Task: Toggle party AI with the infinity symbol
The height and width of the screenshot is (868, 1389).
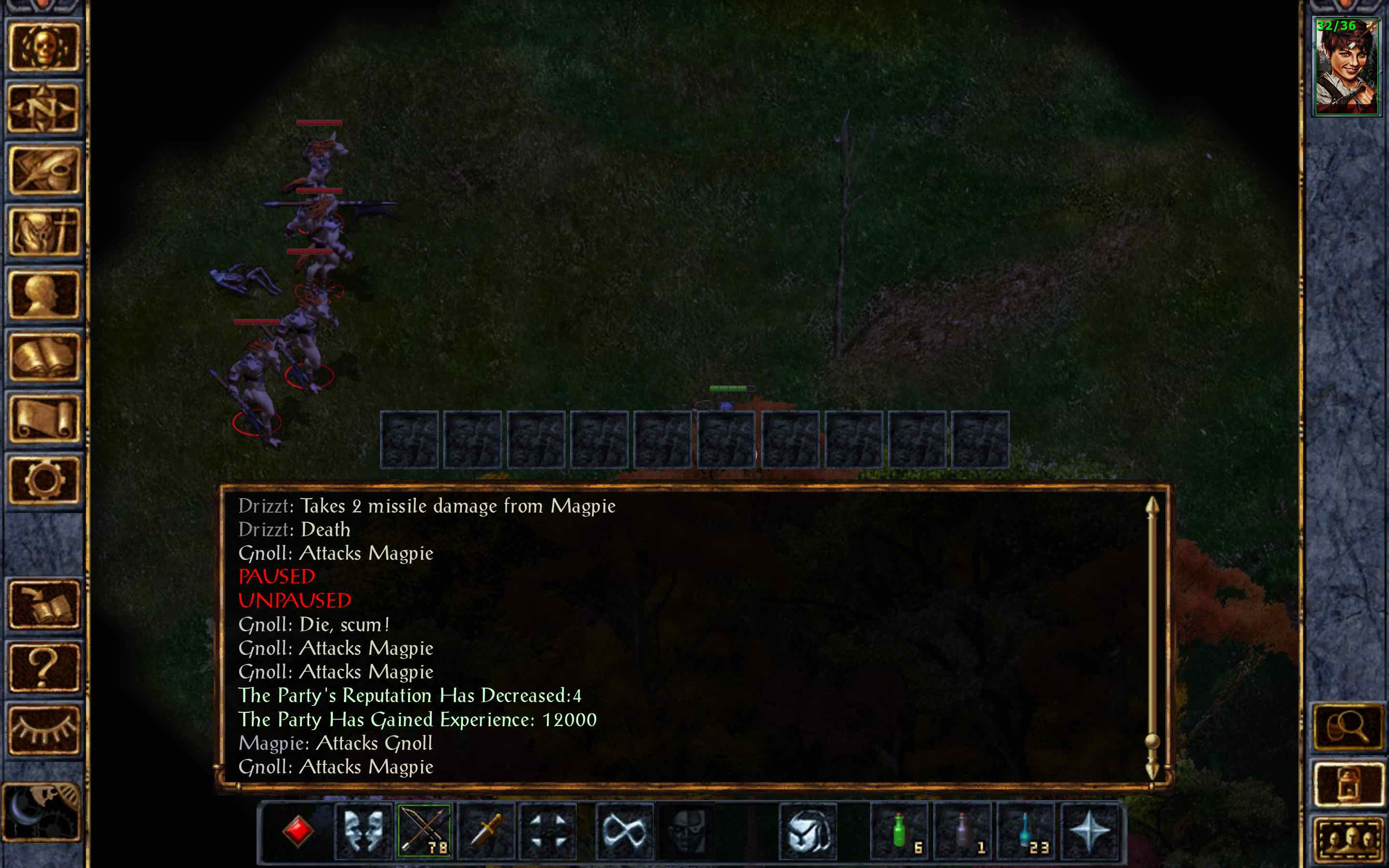Action: 626,831
